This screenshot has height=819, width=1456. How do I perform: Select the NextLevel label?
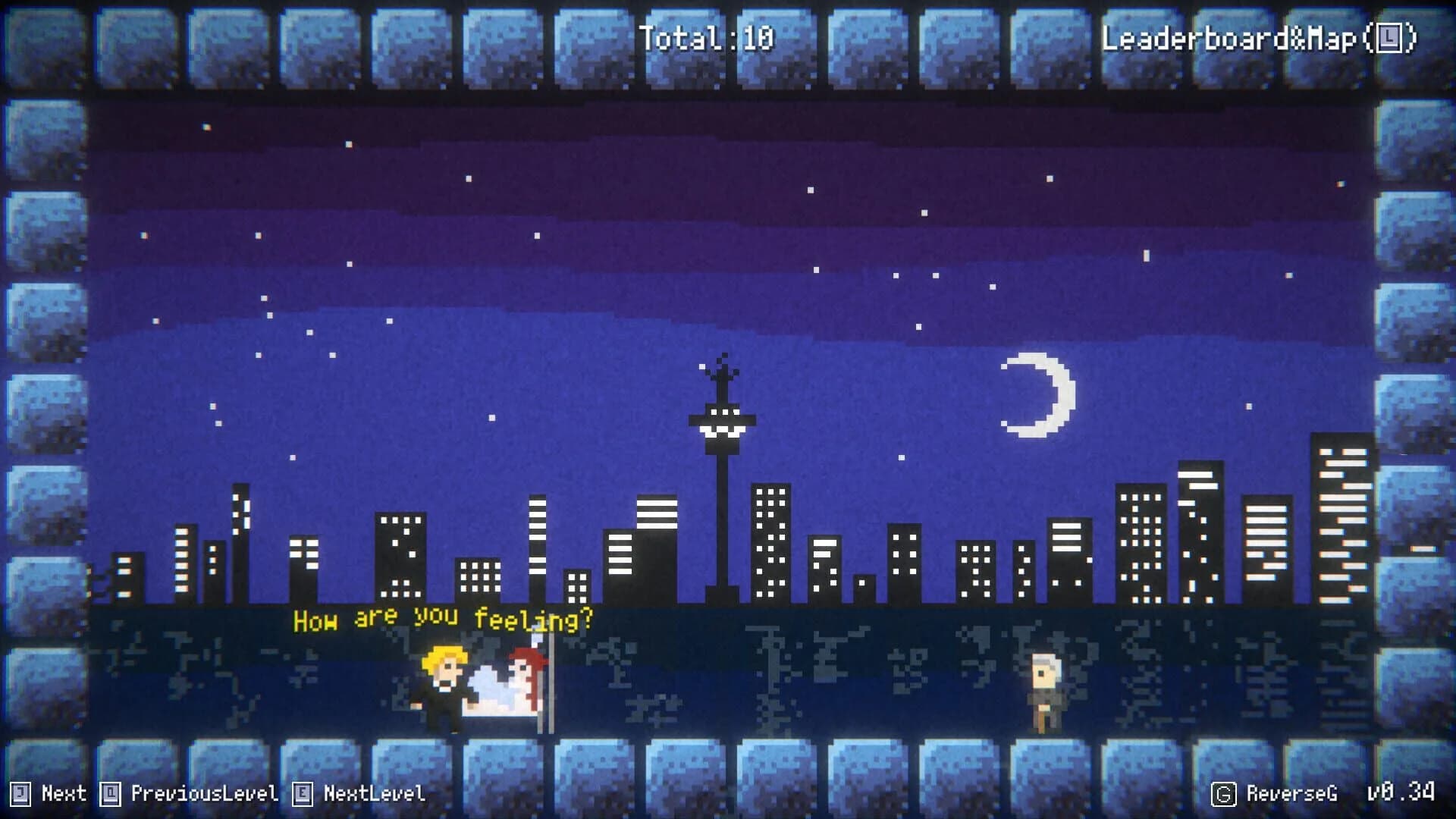374,793
